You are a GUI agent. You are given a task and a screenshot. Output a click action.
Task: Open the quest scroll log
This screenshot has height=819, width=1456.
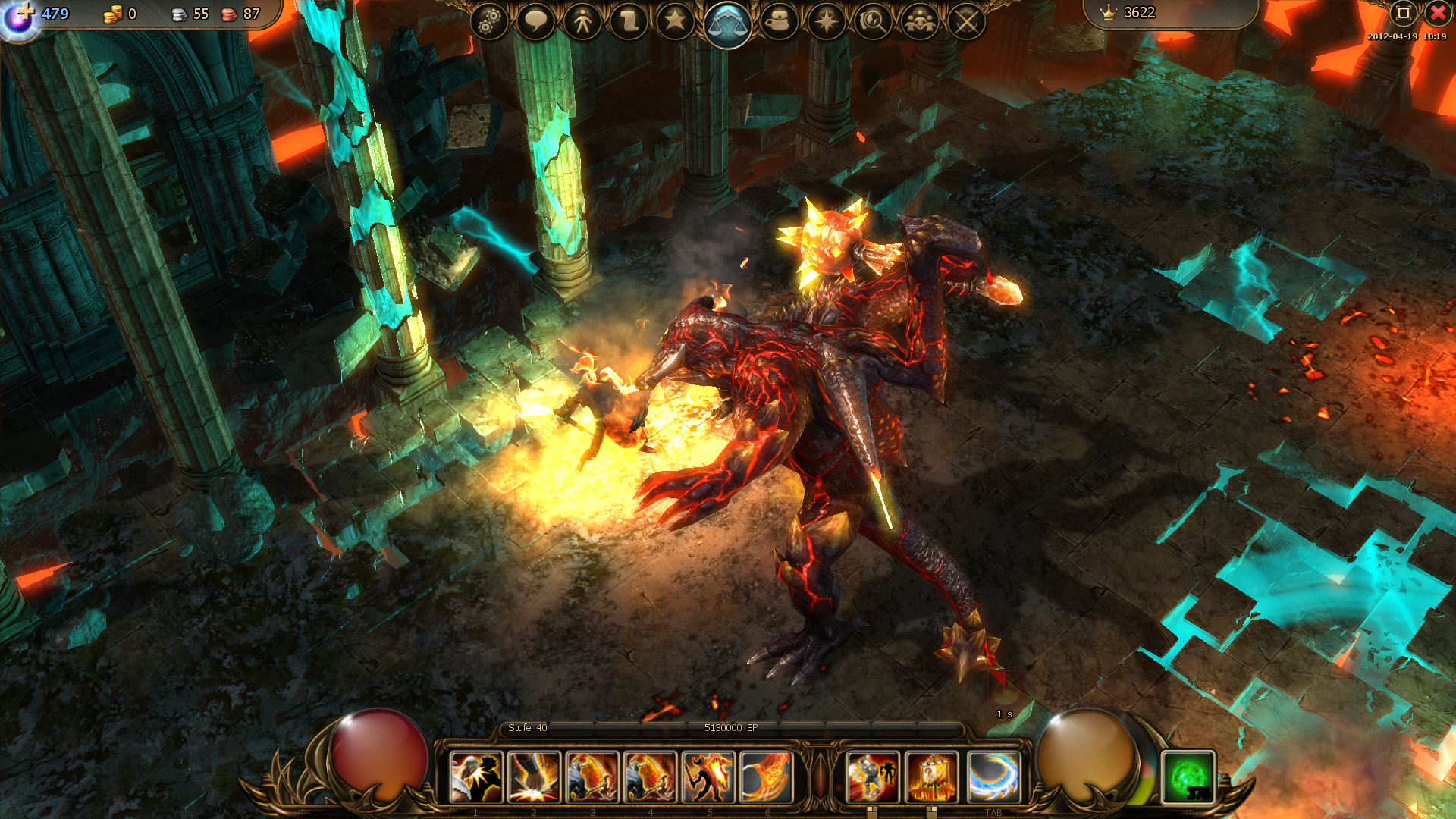tap(629, 21)
